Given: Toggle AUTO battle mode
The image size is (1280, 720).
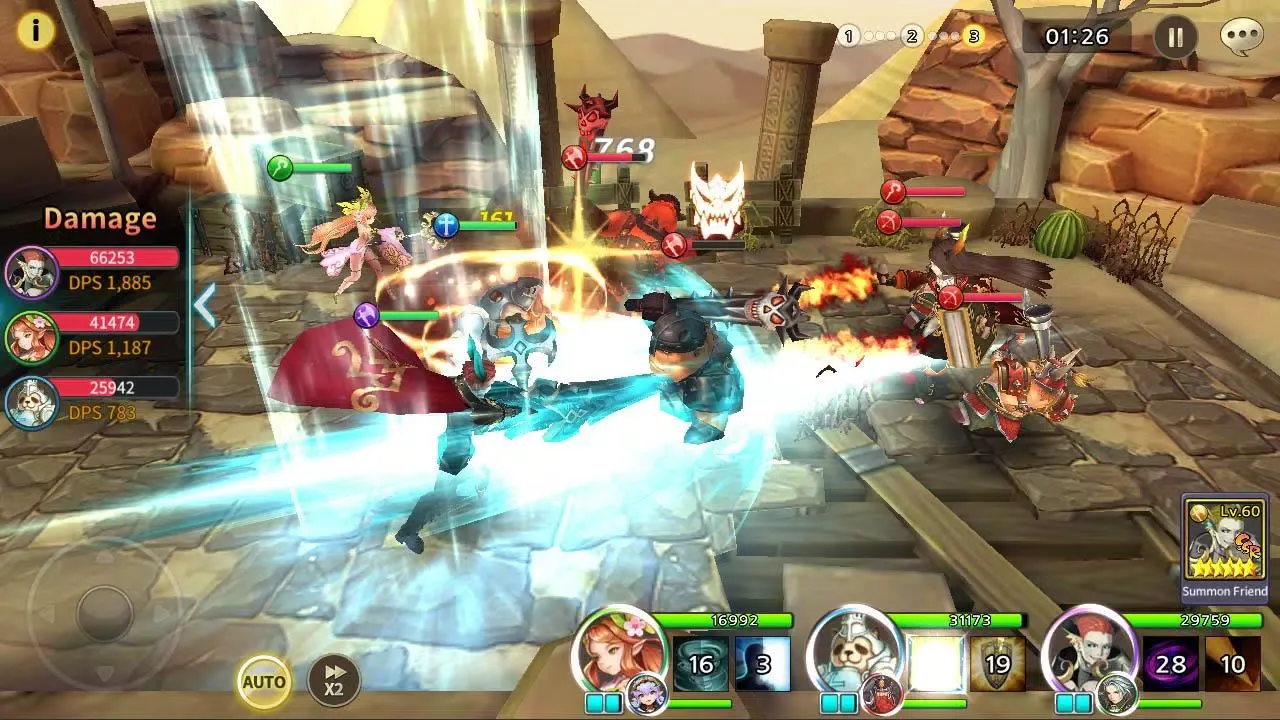Looking at the screenshot, I should click(264, 680).
